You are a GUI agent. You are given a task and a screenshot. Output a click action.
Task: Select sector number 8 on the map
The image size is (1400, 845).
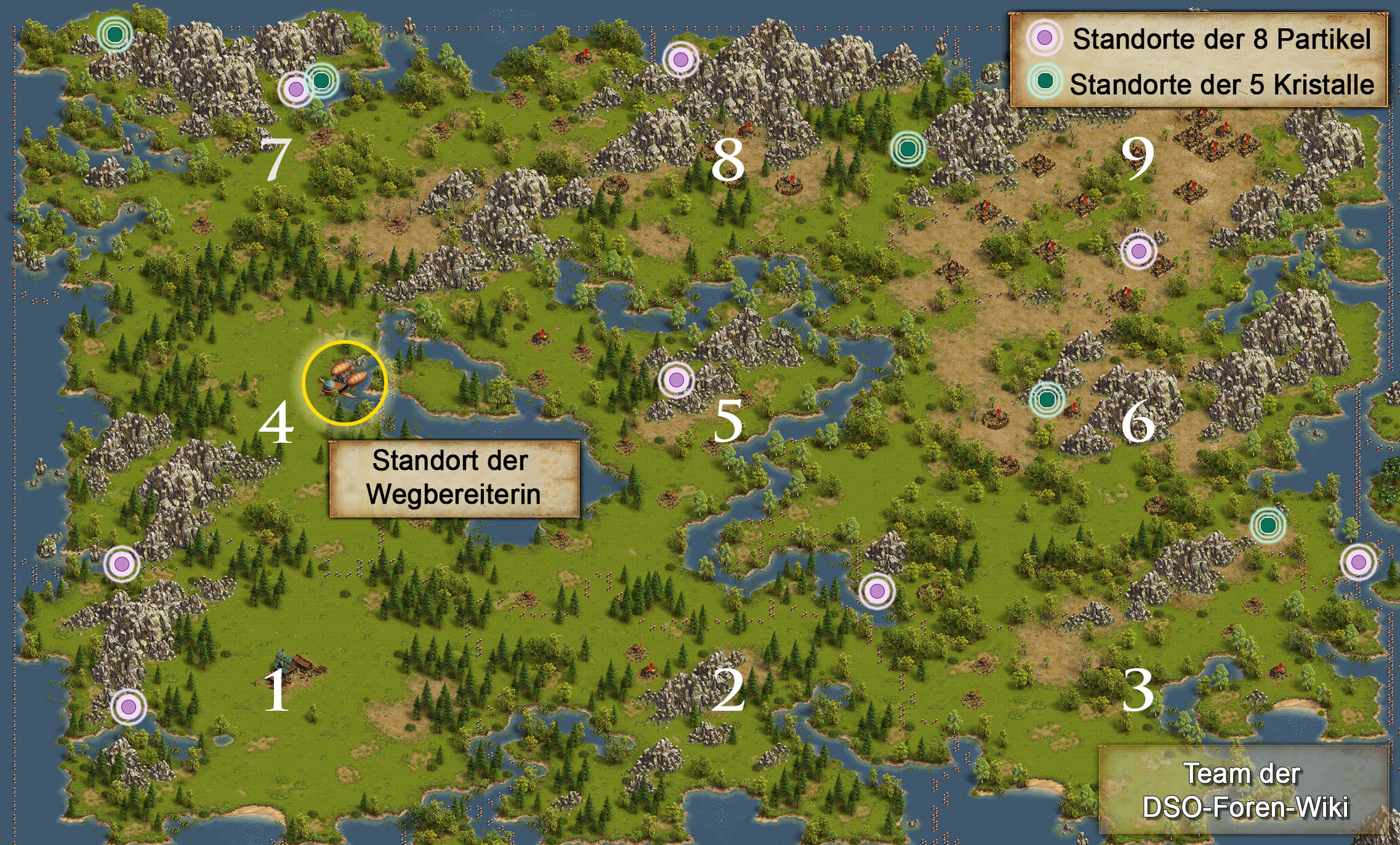coord(728,160)
